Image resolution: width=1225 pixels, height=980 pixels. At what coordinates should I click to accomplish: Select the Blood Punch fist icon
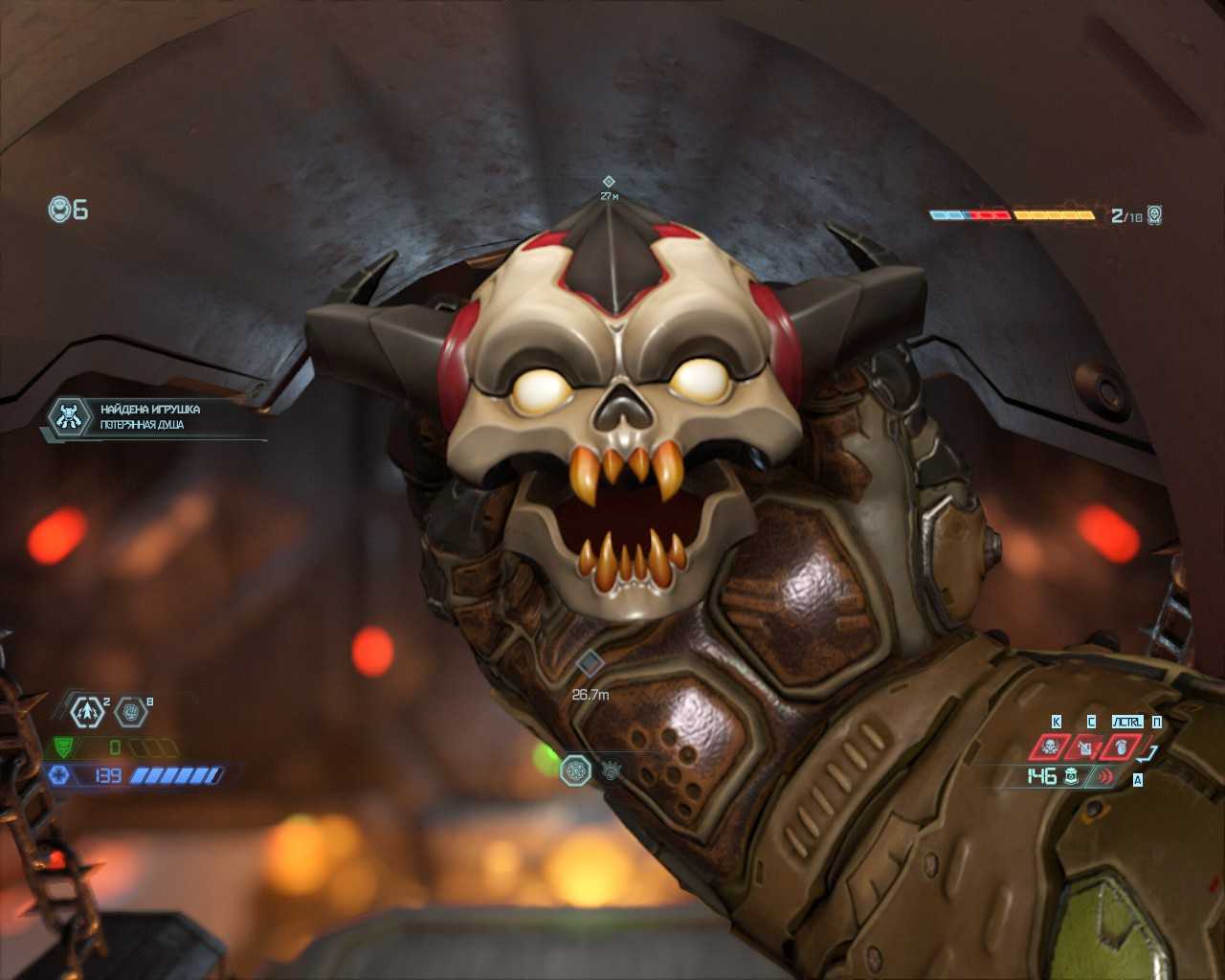click(x=131, y=711)
